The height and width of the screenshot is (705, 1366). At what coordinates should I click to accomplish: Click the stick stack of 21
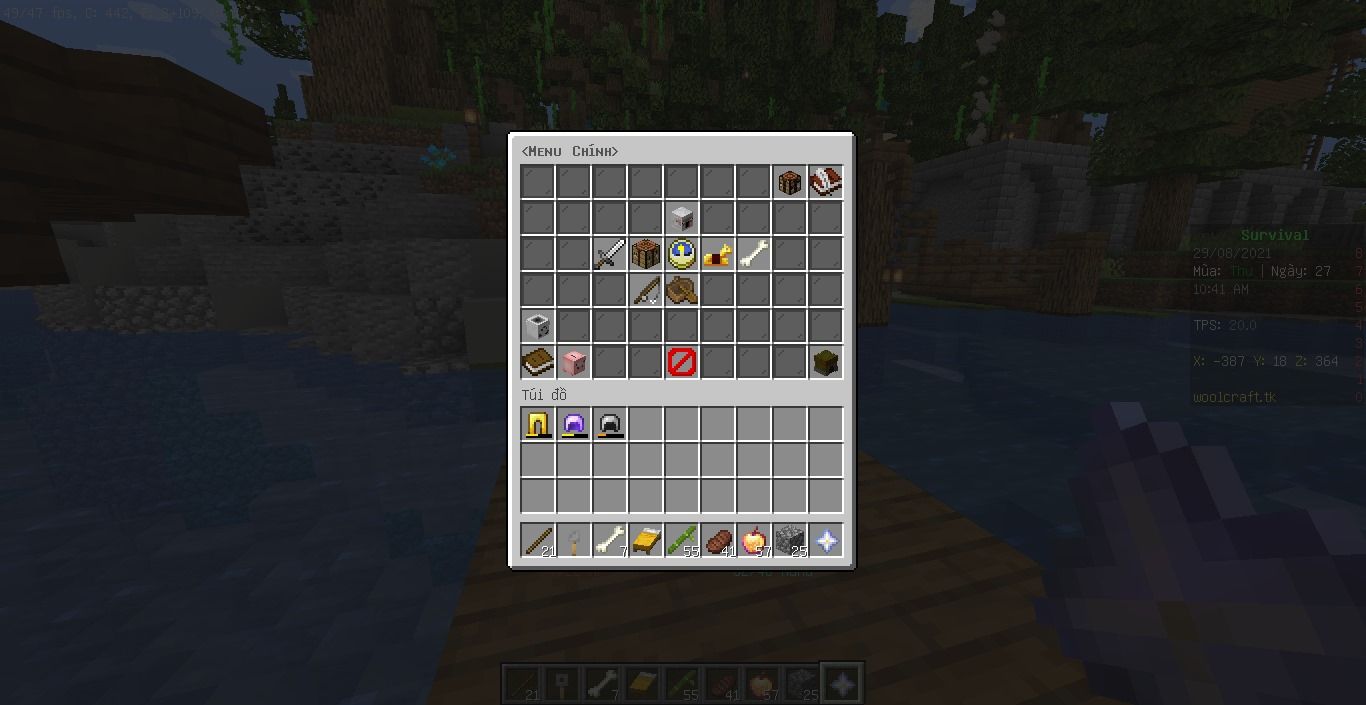538,541
